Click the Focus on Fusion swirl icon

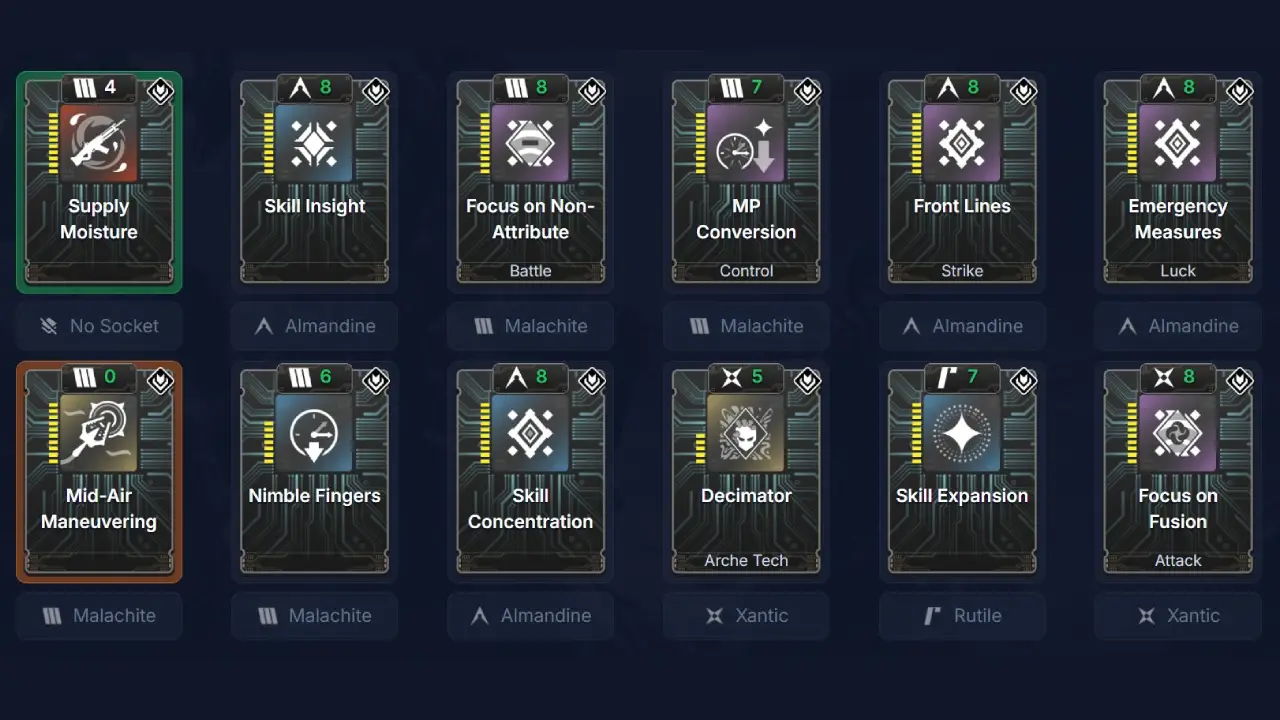point(1178,433)
